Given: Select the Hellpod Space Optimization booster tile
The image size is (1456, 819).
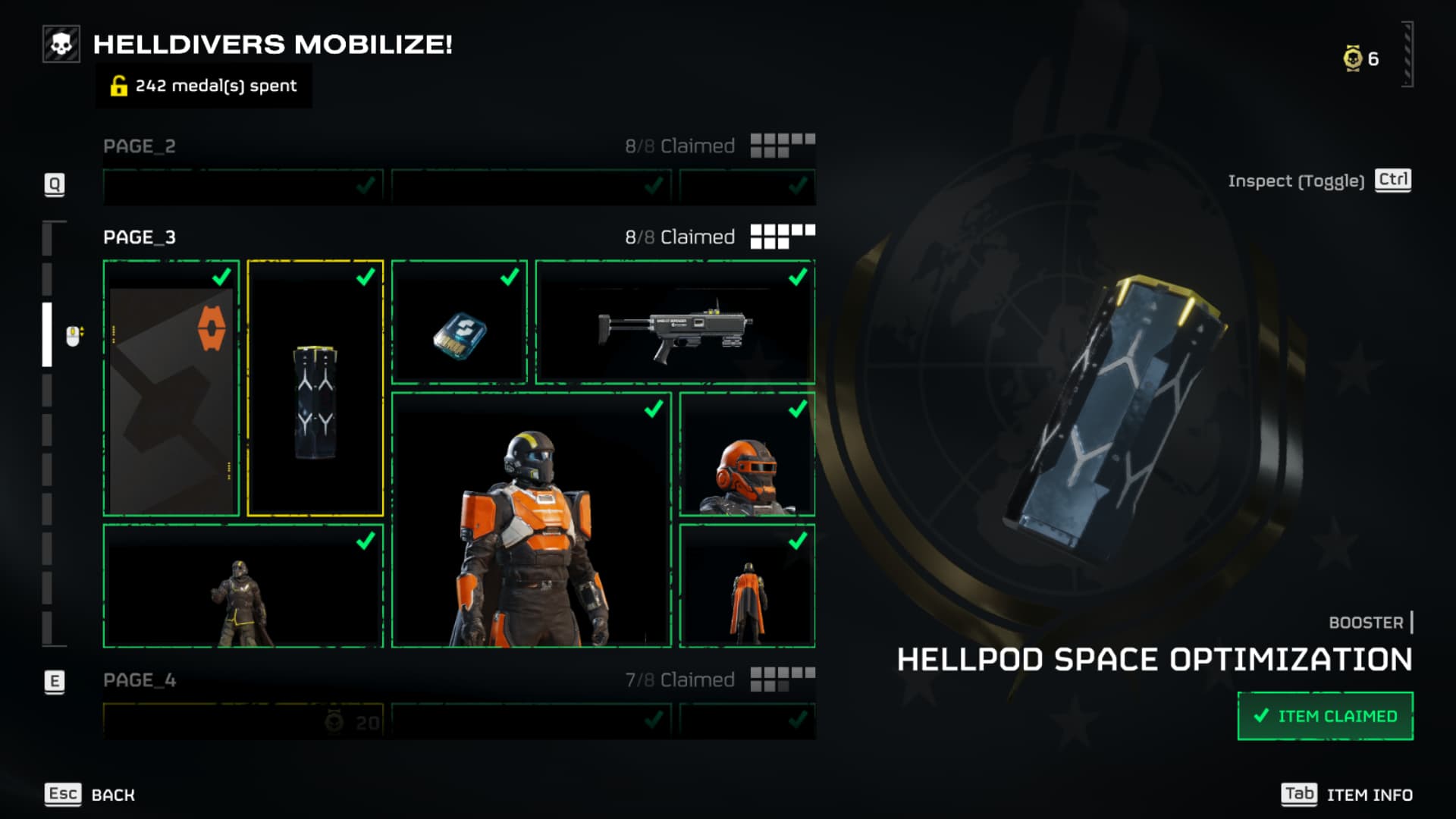Looking at the screenshot, I should coord(315,388).
